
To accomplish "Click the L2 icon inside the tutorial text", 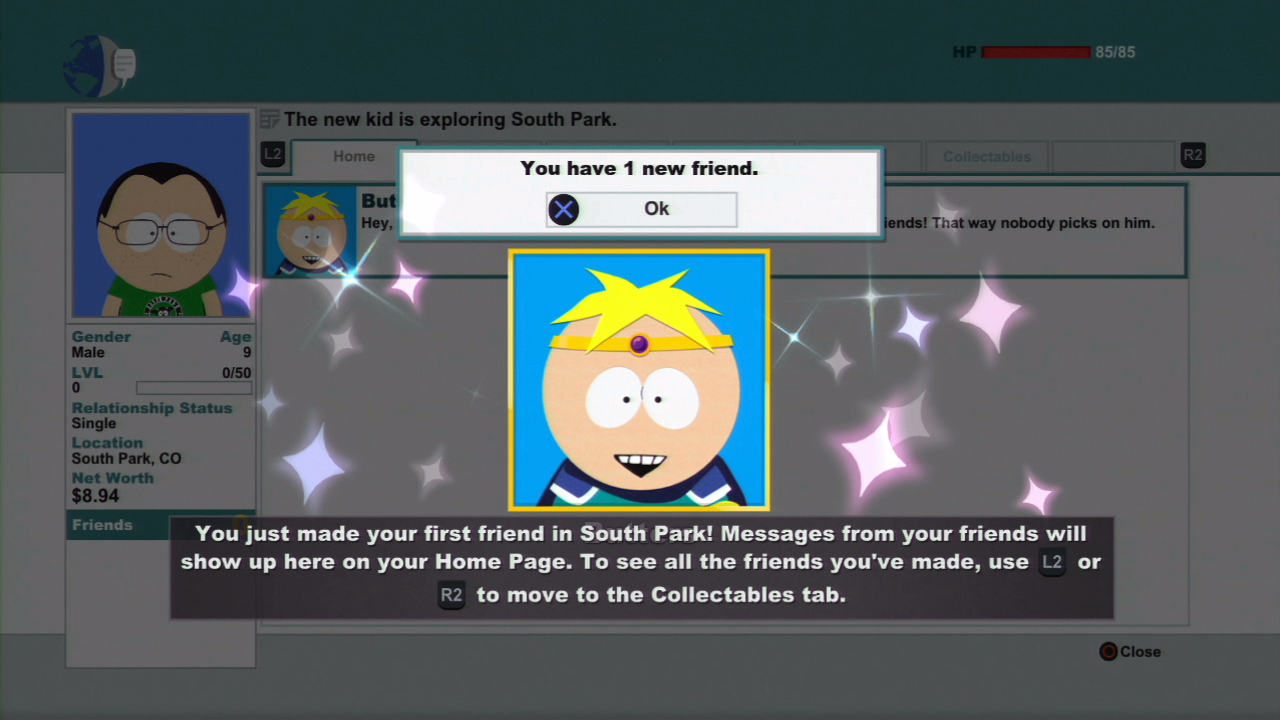I will point(1051,562).
